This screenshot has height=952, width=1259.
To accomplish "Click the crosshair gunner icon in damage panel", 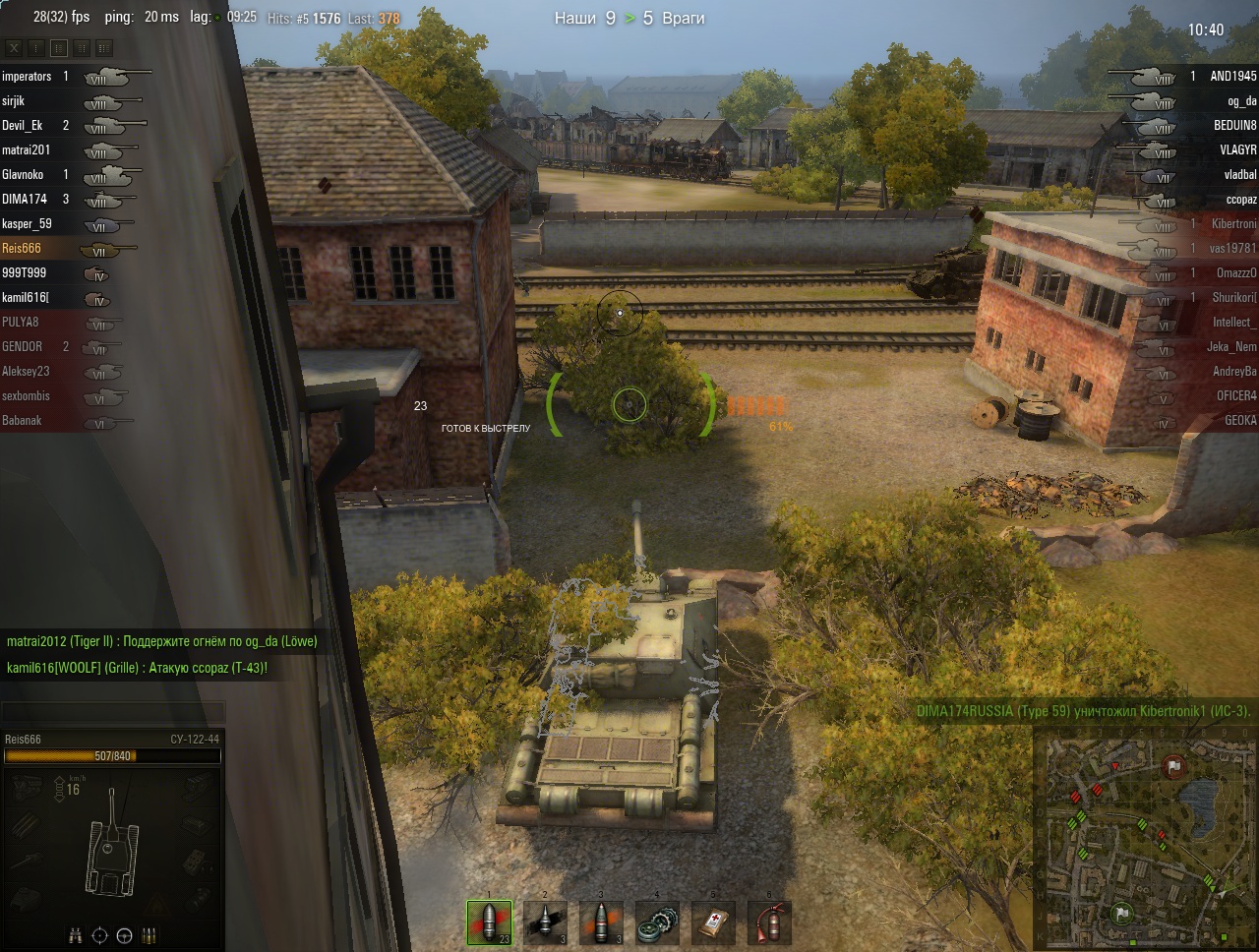I will 100,935.
